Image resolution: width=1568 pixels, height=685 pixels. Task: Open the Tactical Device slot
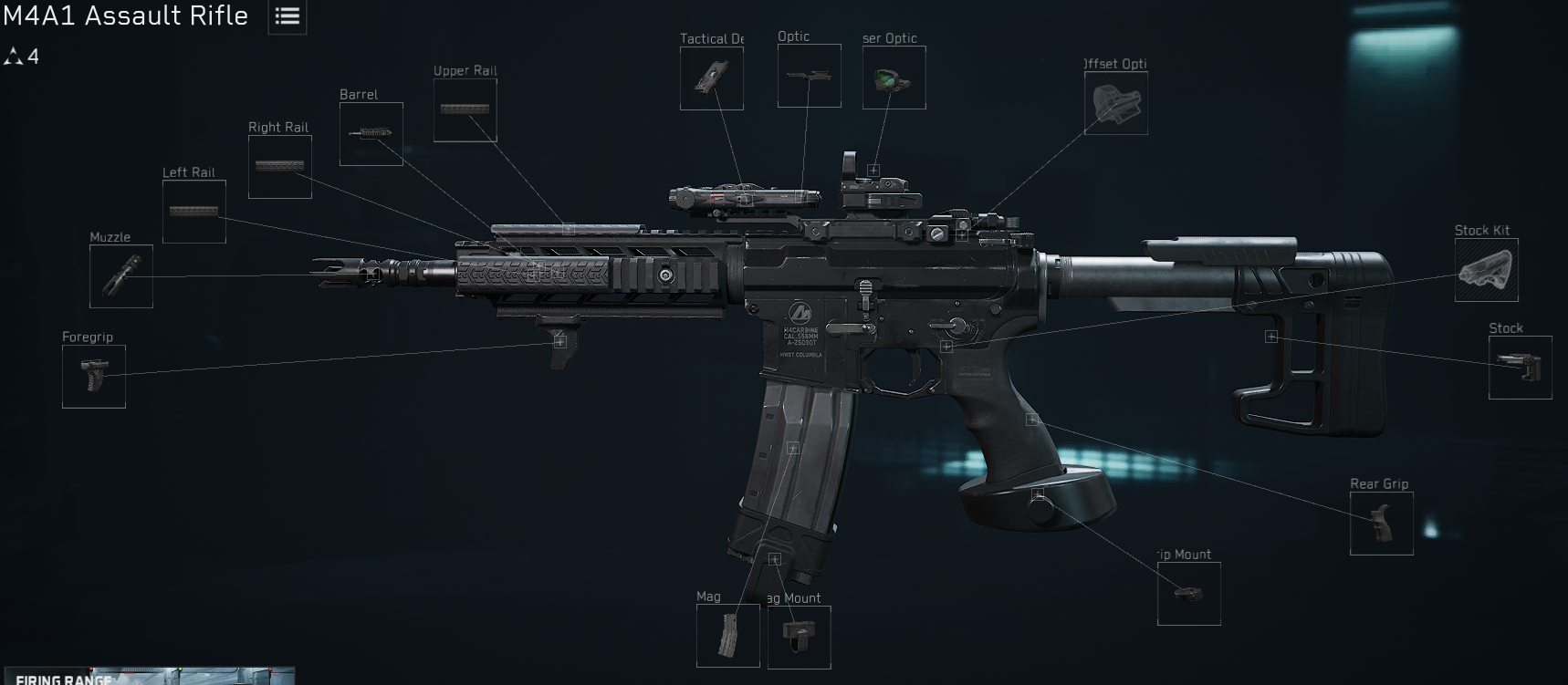(712, 78)
